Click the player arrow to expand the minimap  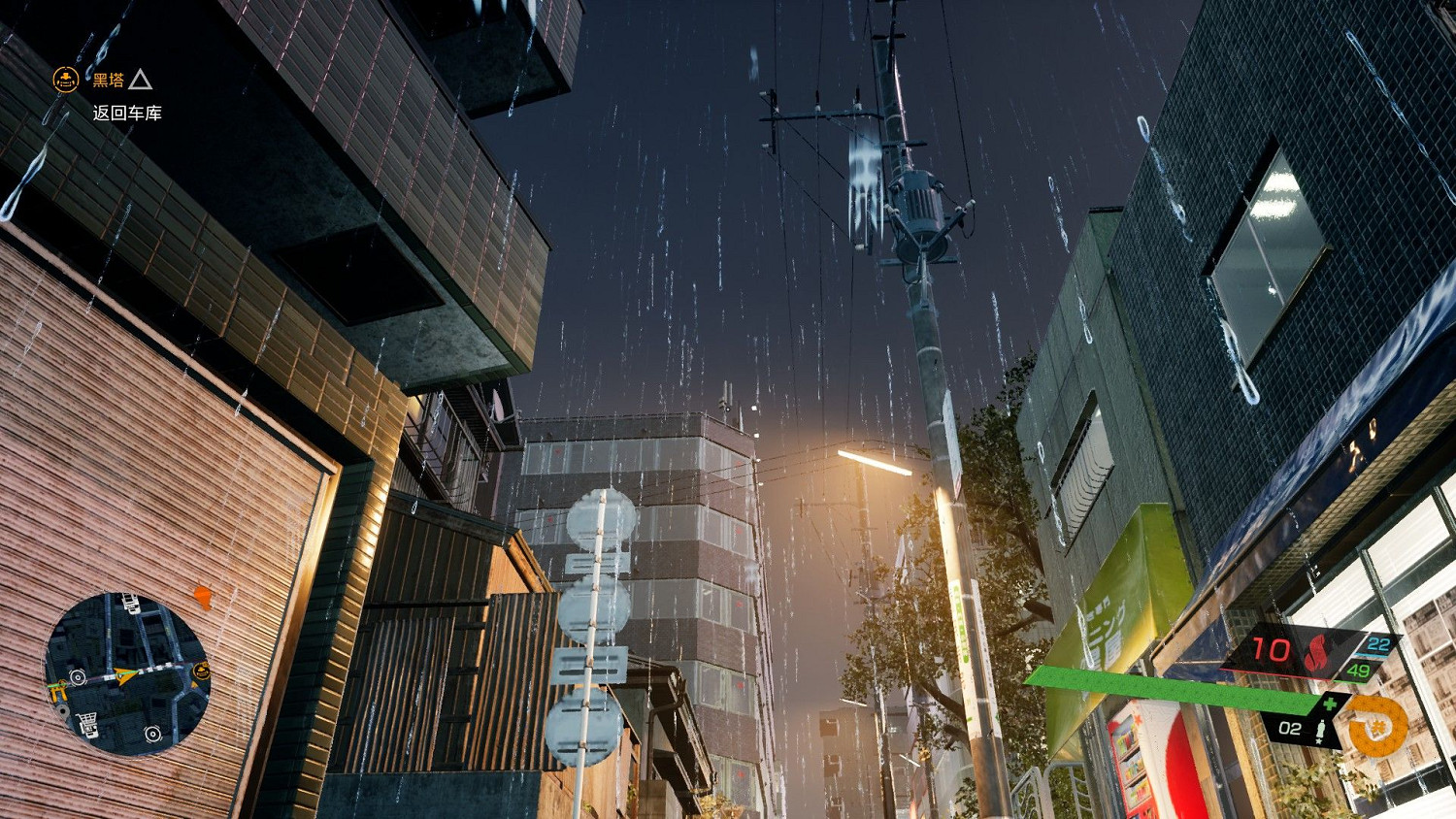coord(123,675)
